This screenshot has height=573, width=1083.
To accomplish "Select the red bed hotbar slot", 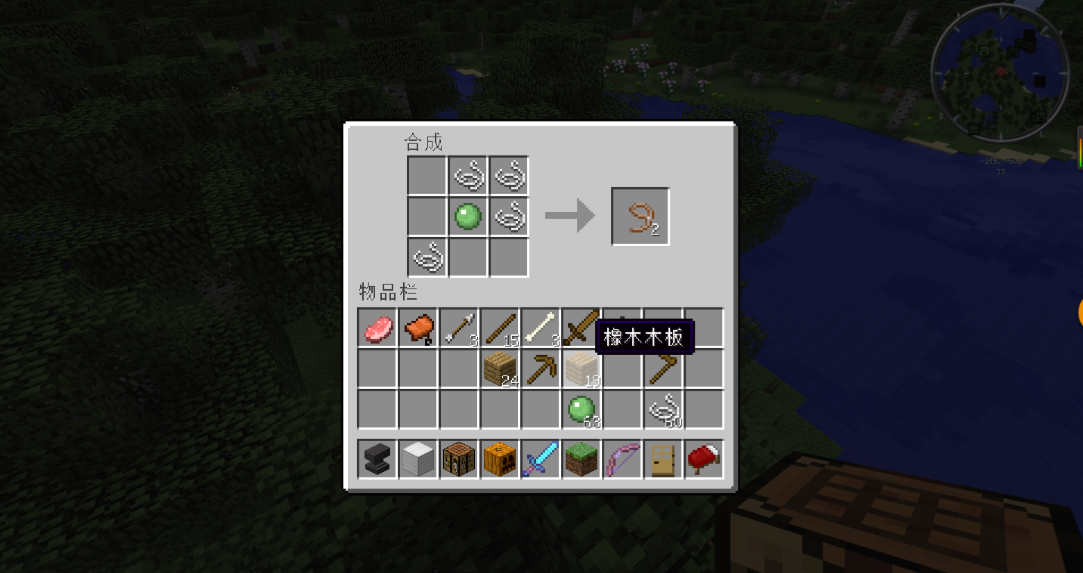I will click(x=703, y=459).
